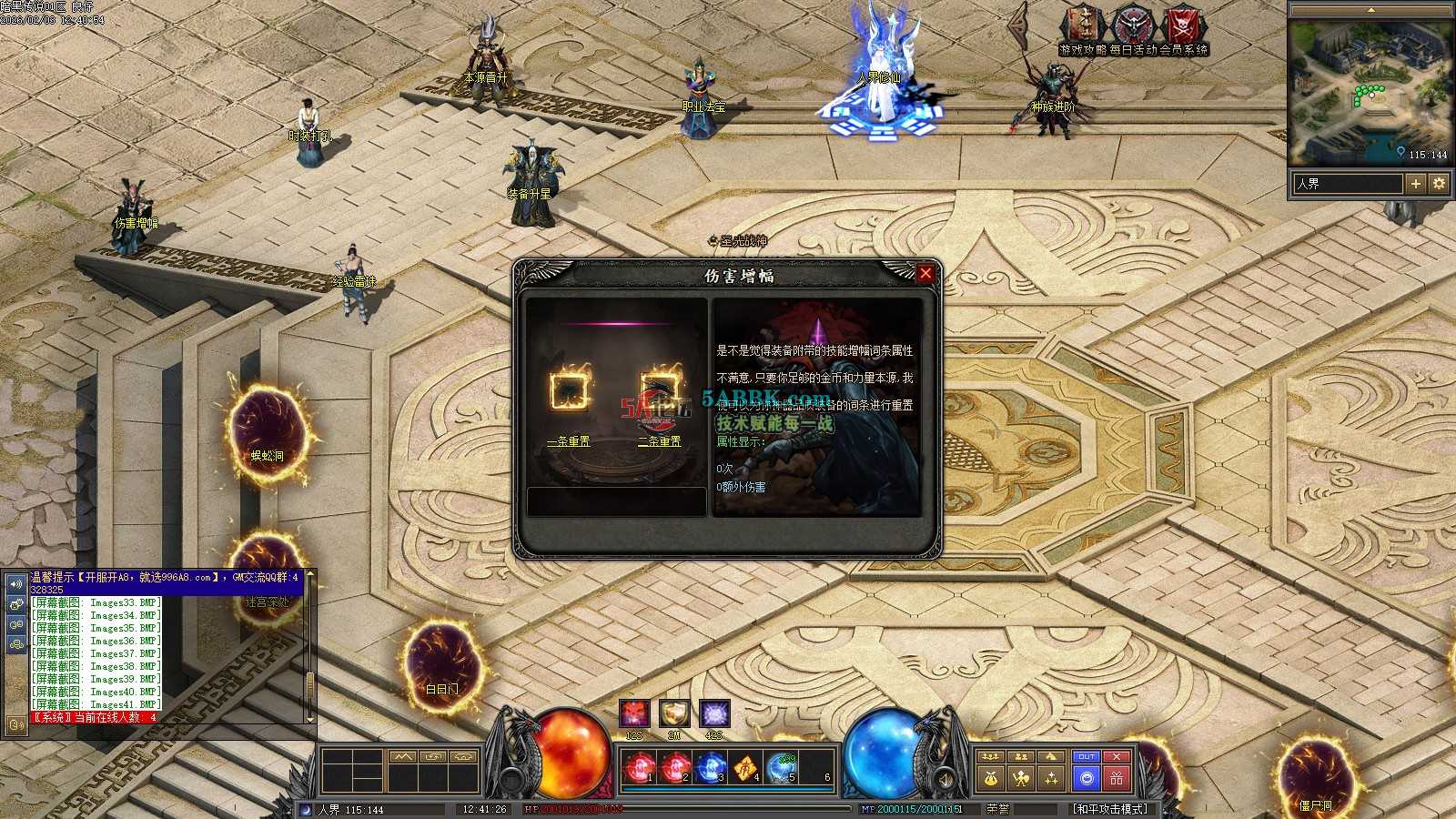
Task: Open the red gift box button
Action: coord(1117,778)
